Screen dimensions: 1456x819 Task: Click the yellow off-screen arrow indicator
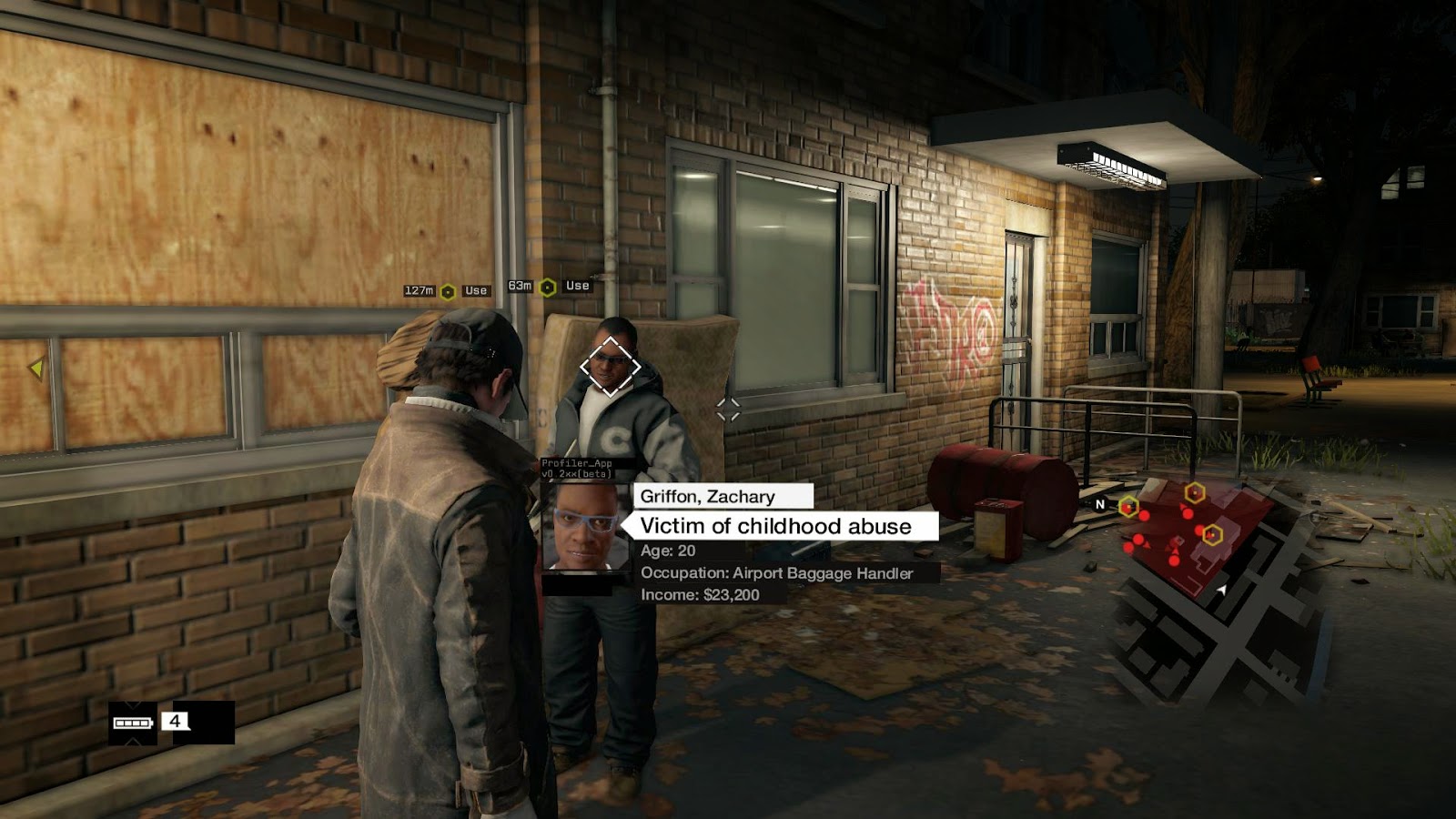(x=36, y=369)
